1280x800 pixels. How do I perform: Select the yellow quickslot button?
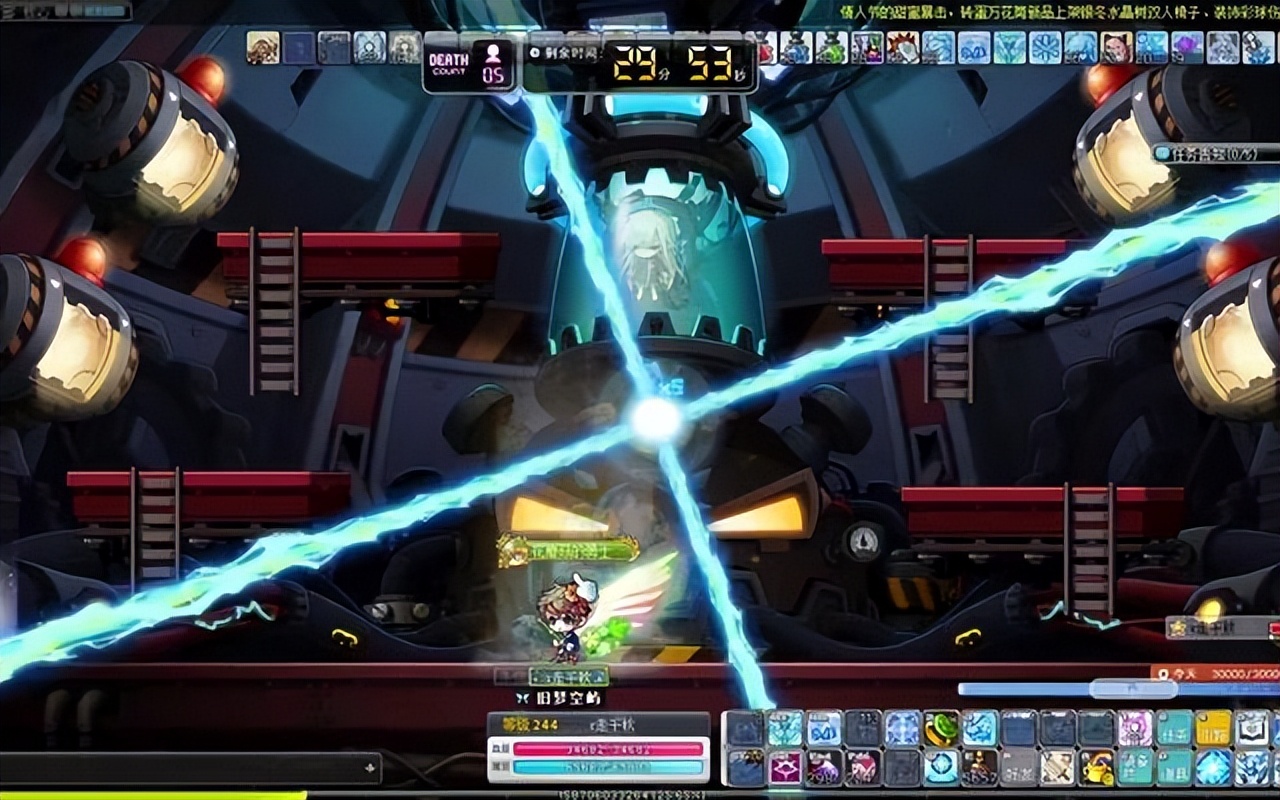click(1213, 728)
